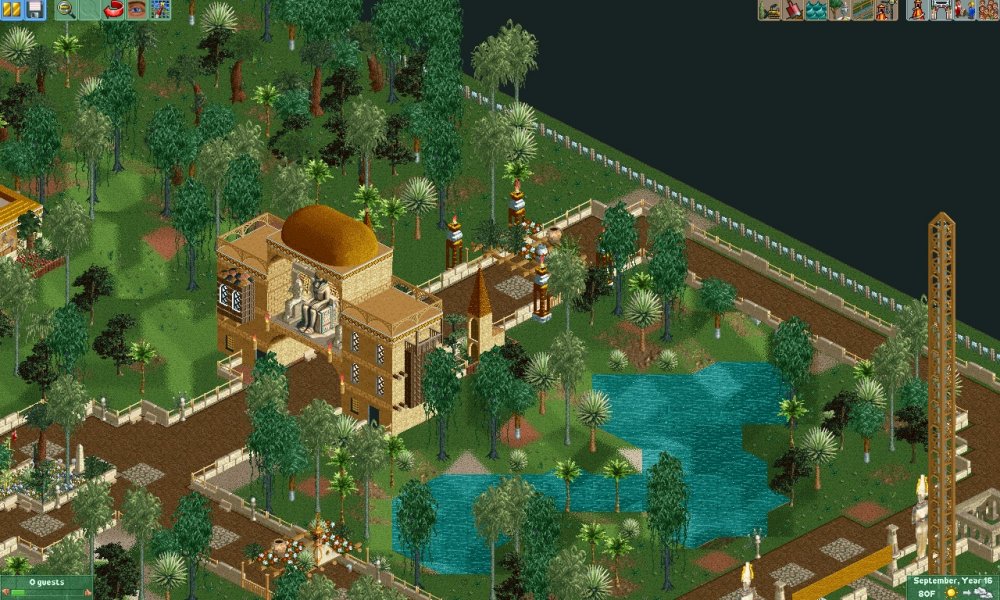Select the bulldozer clear scenery tool

[x=770, y=10]
